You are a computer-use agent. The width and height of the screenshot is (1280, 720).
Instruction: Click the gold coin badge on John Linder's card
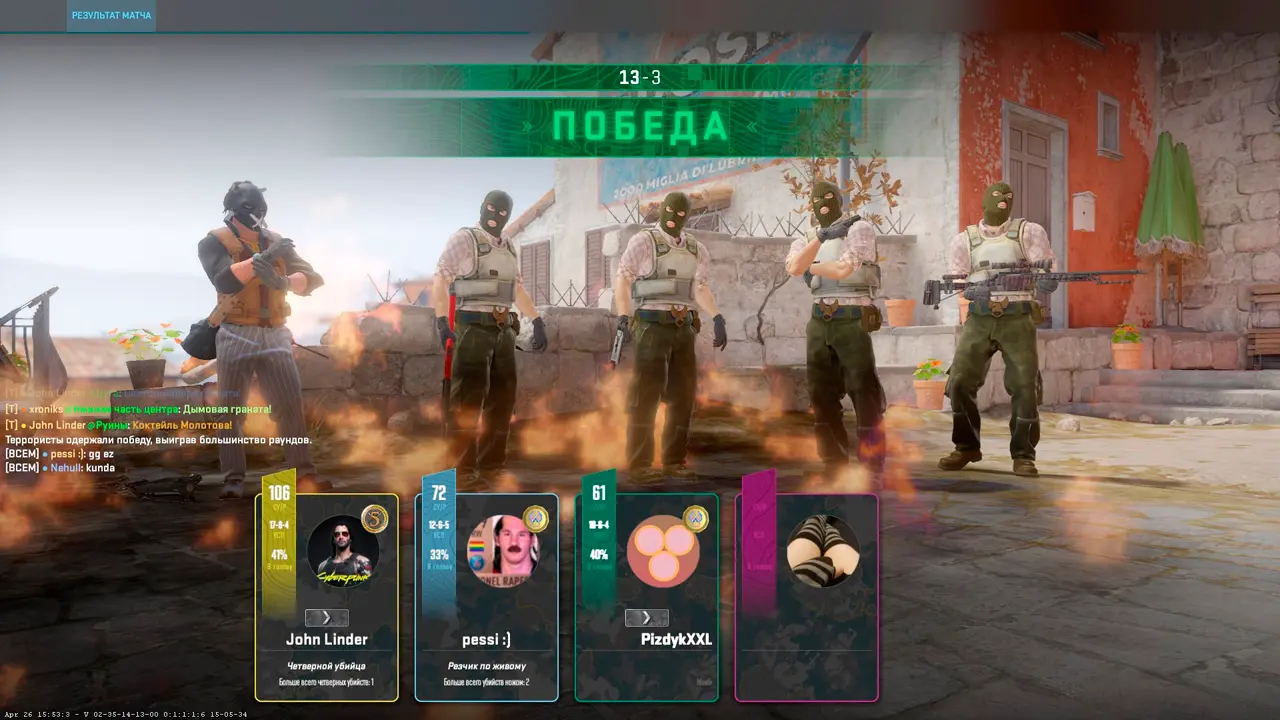point(374,519)
